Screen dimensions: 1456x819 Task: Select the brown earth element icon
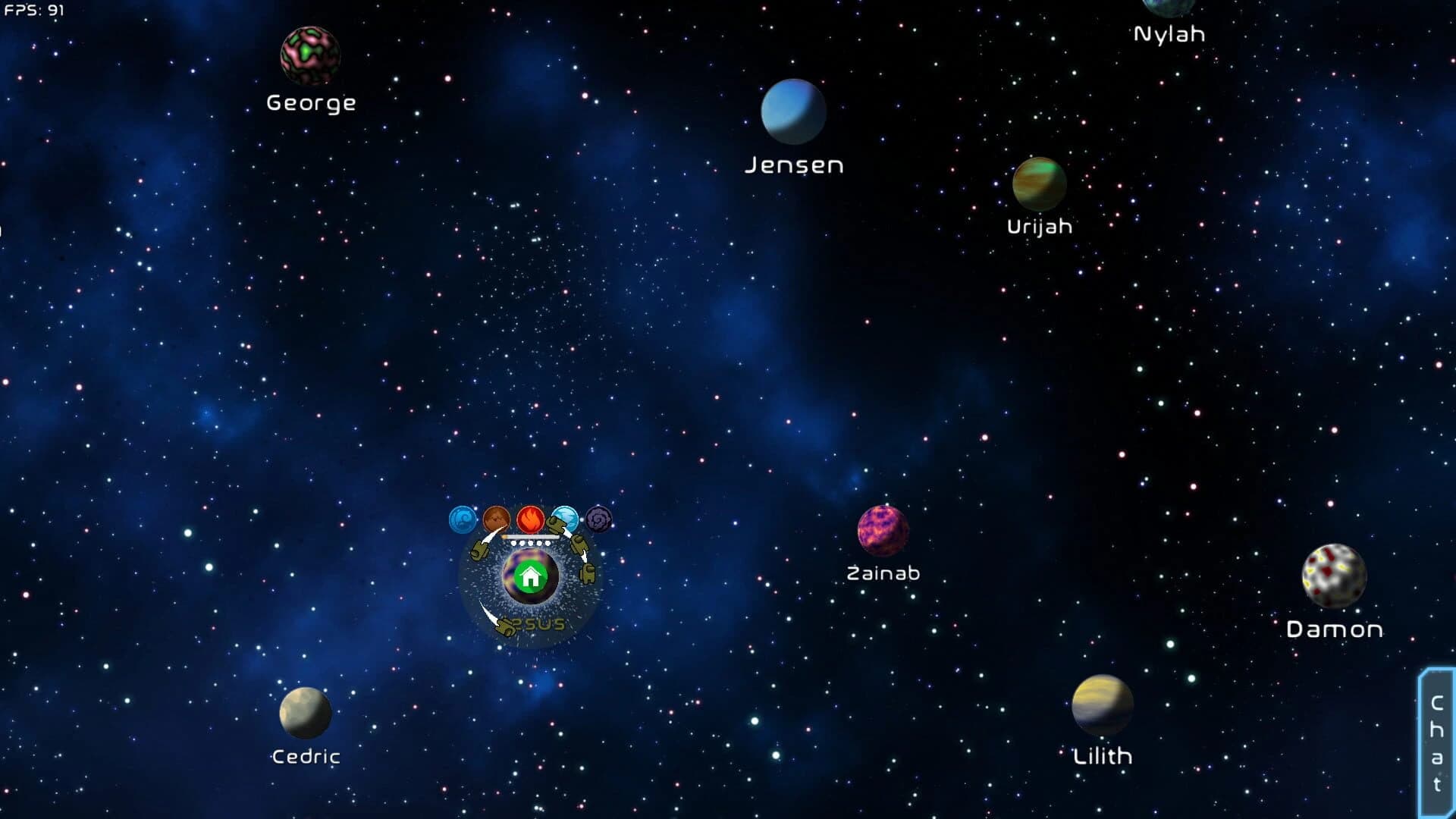(x=497, y=517)
